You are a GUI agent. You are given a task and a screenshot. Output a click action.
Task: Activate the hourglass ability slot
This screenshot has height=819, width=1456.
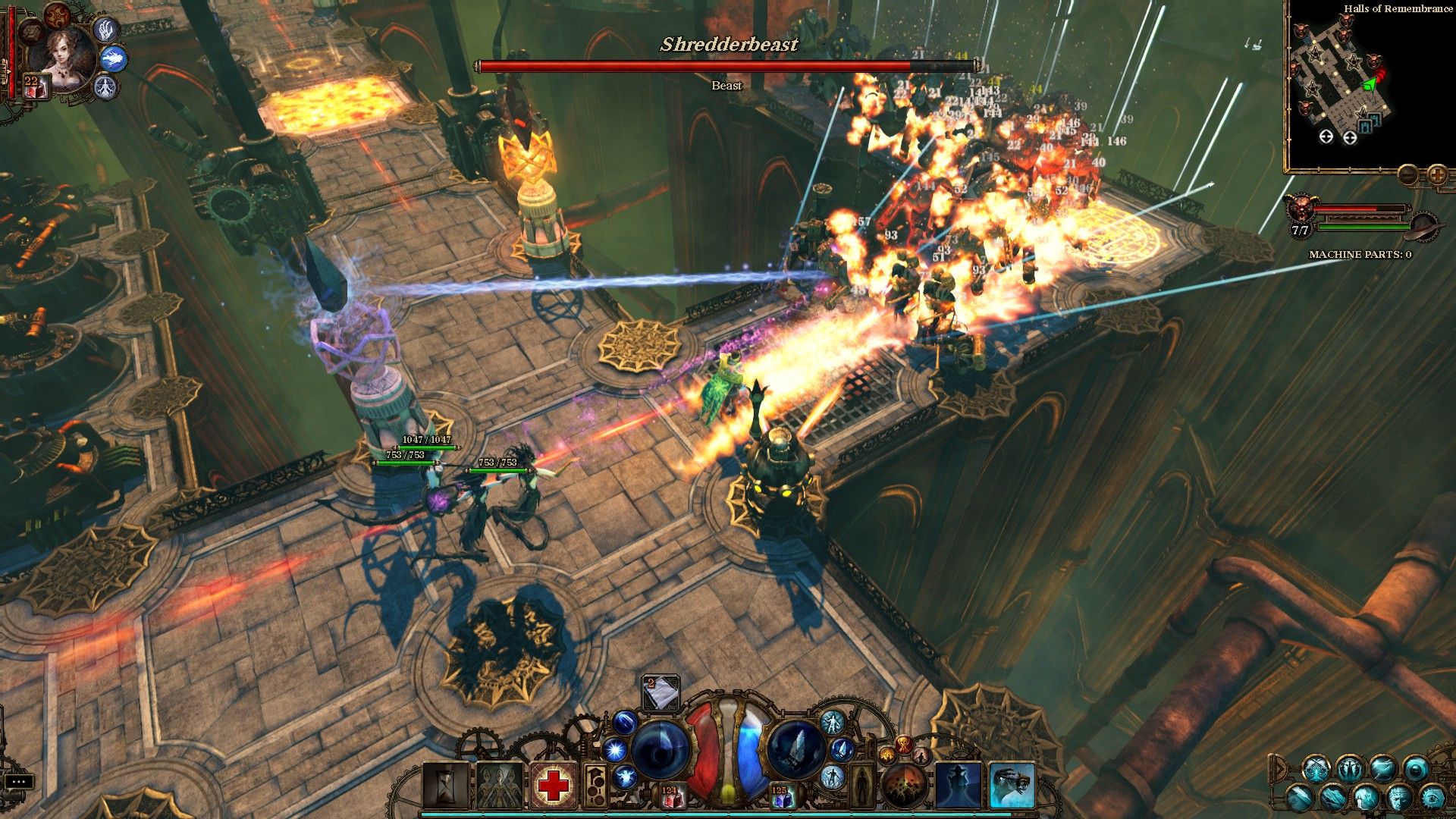coord(445,785)
